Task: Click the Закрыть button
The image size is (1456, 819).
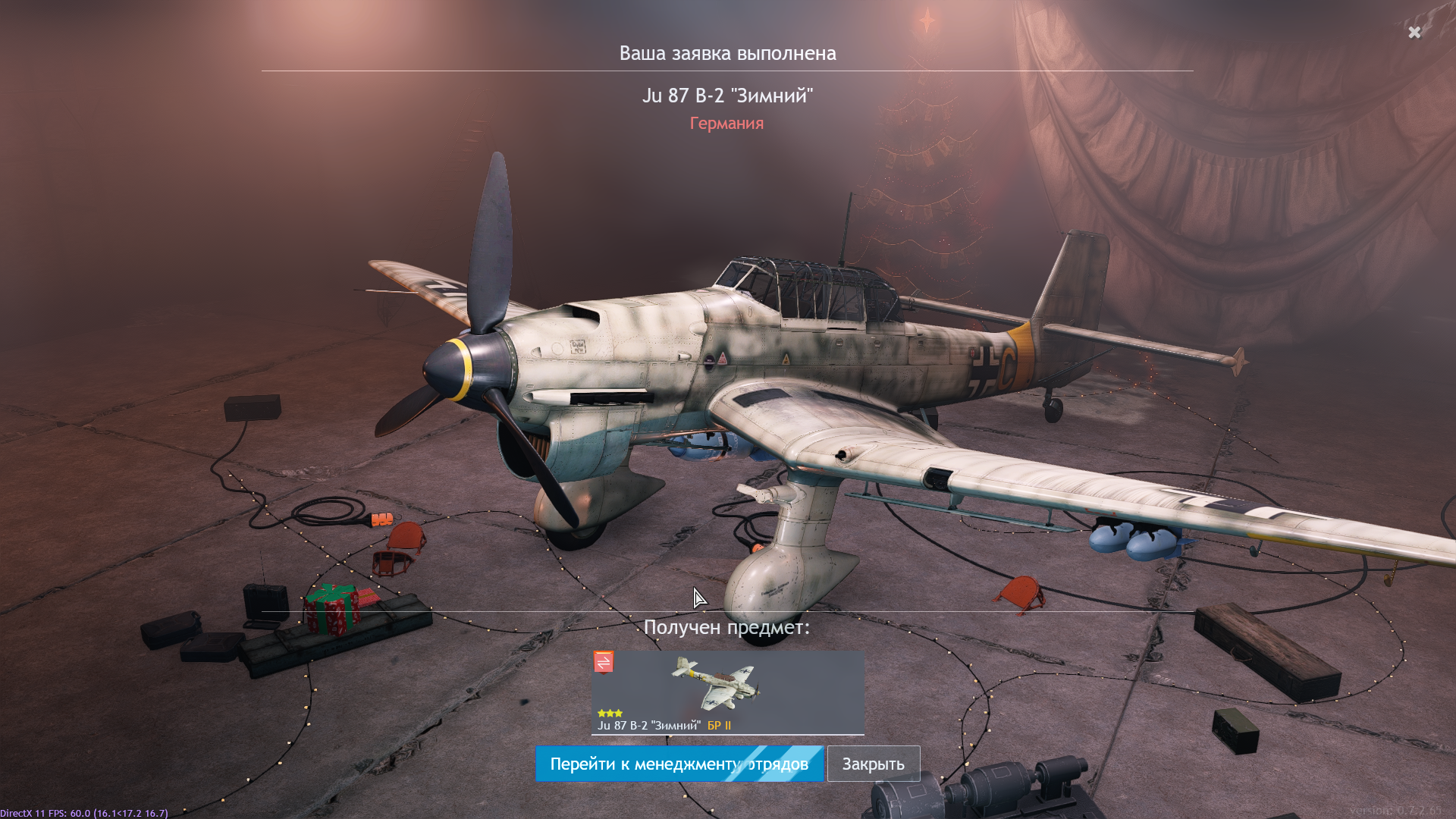Action: click(x=873, y=764)
